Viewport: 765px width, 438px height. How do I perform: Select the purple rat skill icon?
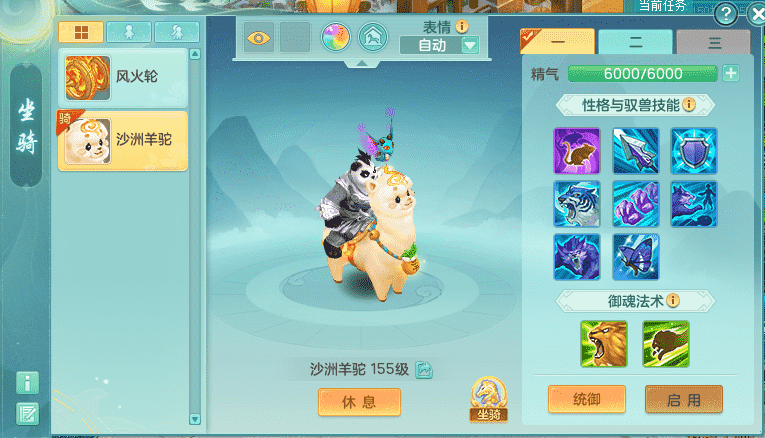point(576,150)
